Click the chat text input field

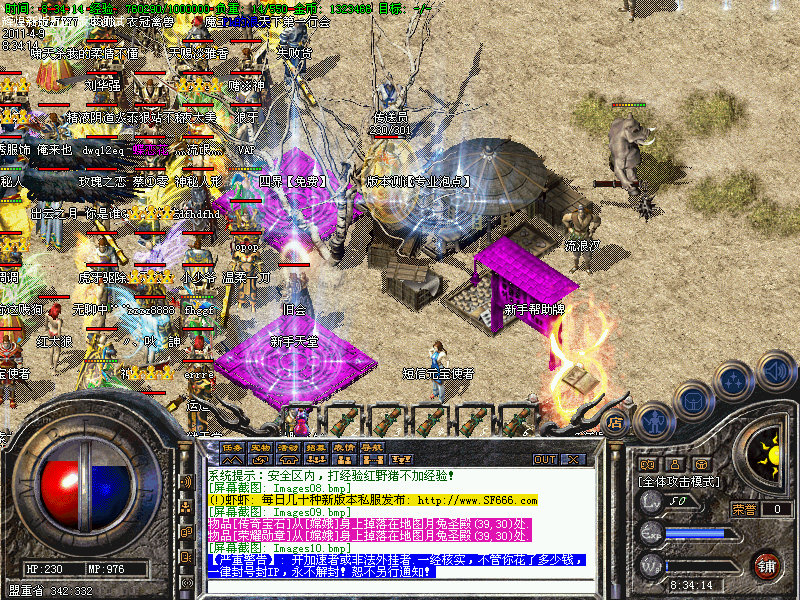(x=400, y=587)
